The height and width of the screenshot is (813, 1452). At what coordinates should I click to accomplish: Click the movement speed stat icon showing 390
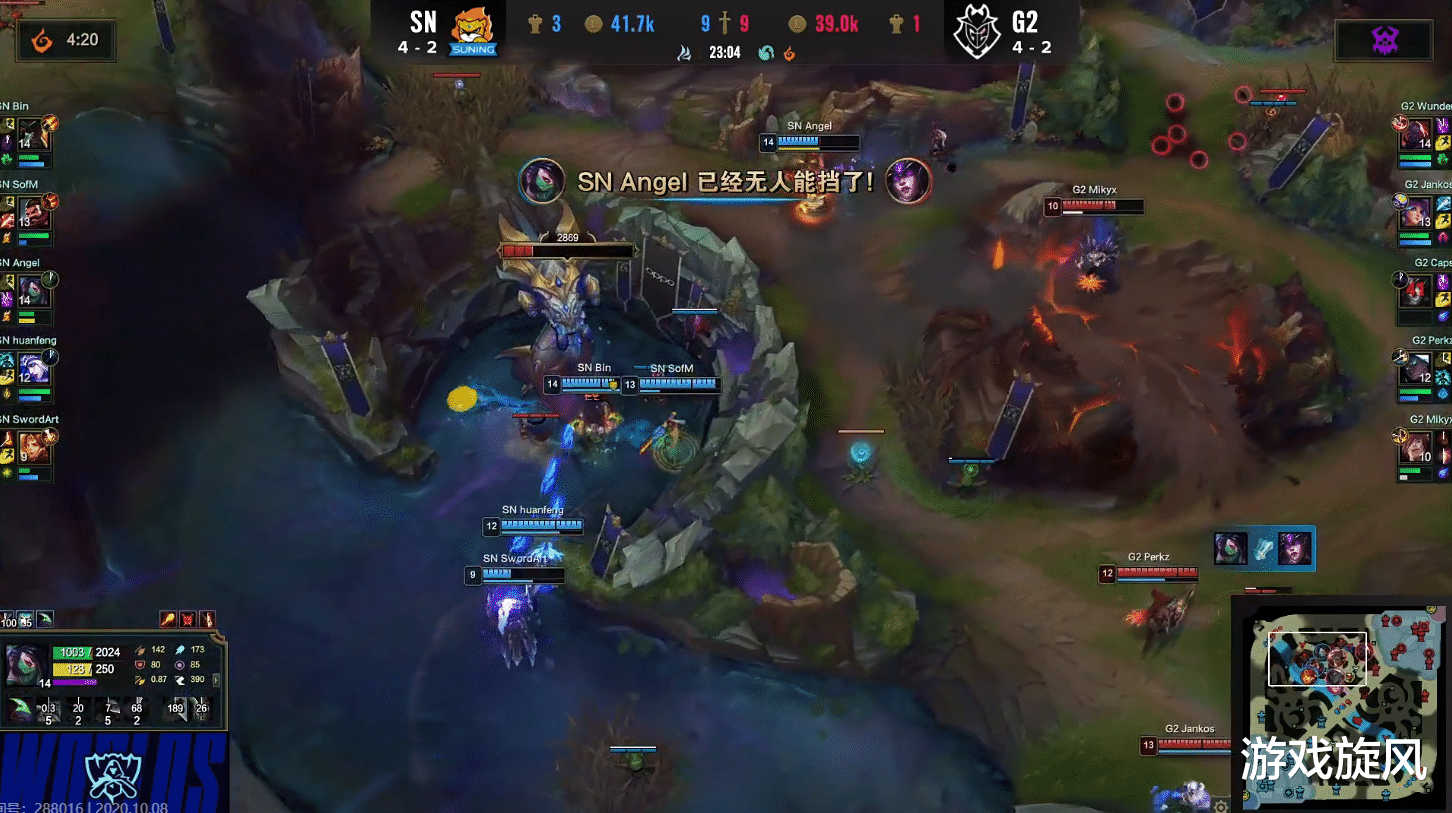coord(181,679)
